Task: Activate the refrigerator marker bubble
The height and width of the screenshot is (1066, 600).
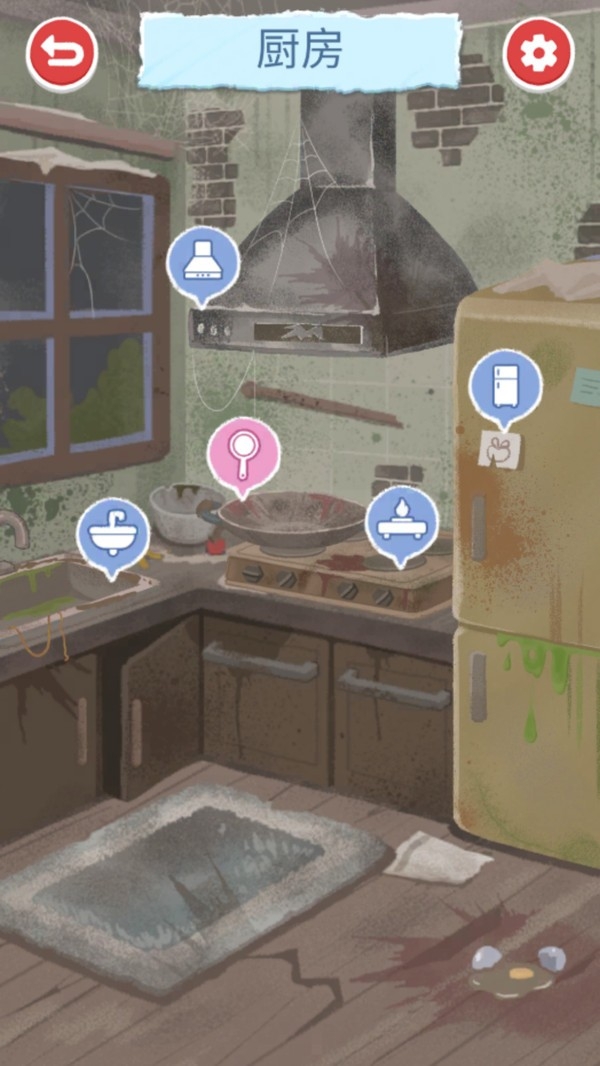Action: (x=506, y=385)
